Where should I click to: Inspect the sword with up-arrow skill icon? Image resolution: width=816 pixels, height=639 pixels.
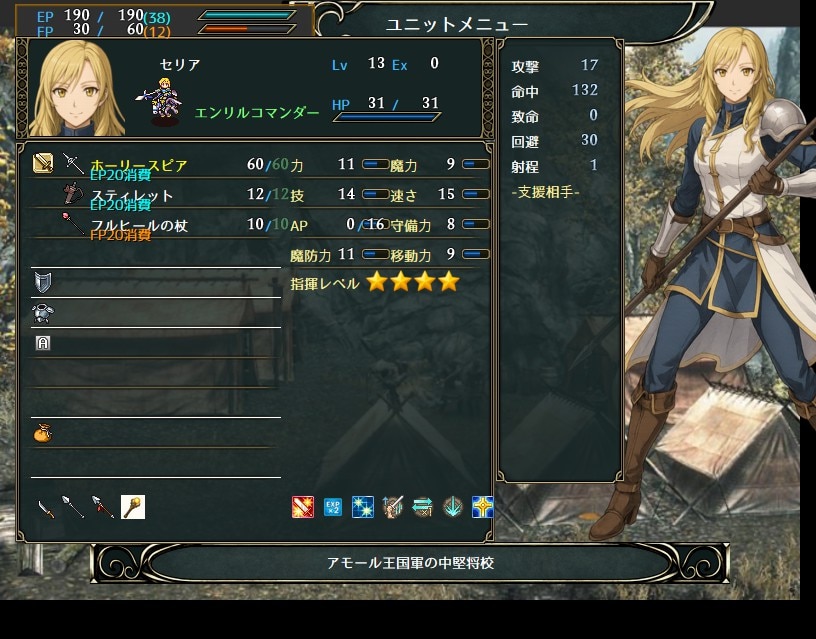coord(393,507)
